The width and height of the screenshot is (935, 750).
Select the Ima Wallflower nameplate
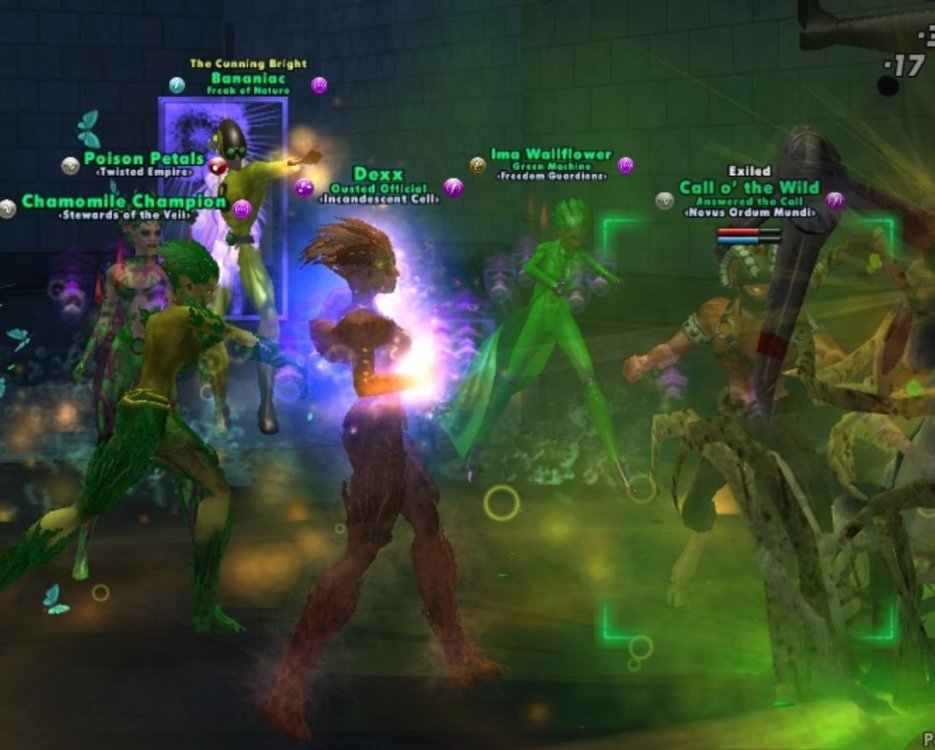pyautogui.click(x=551, y=156)
